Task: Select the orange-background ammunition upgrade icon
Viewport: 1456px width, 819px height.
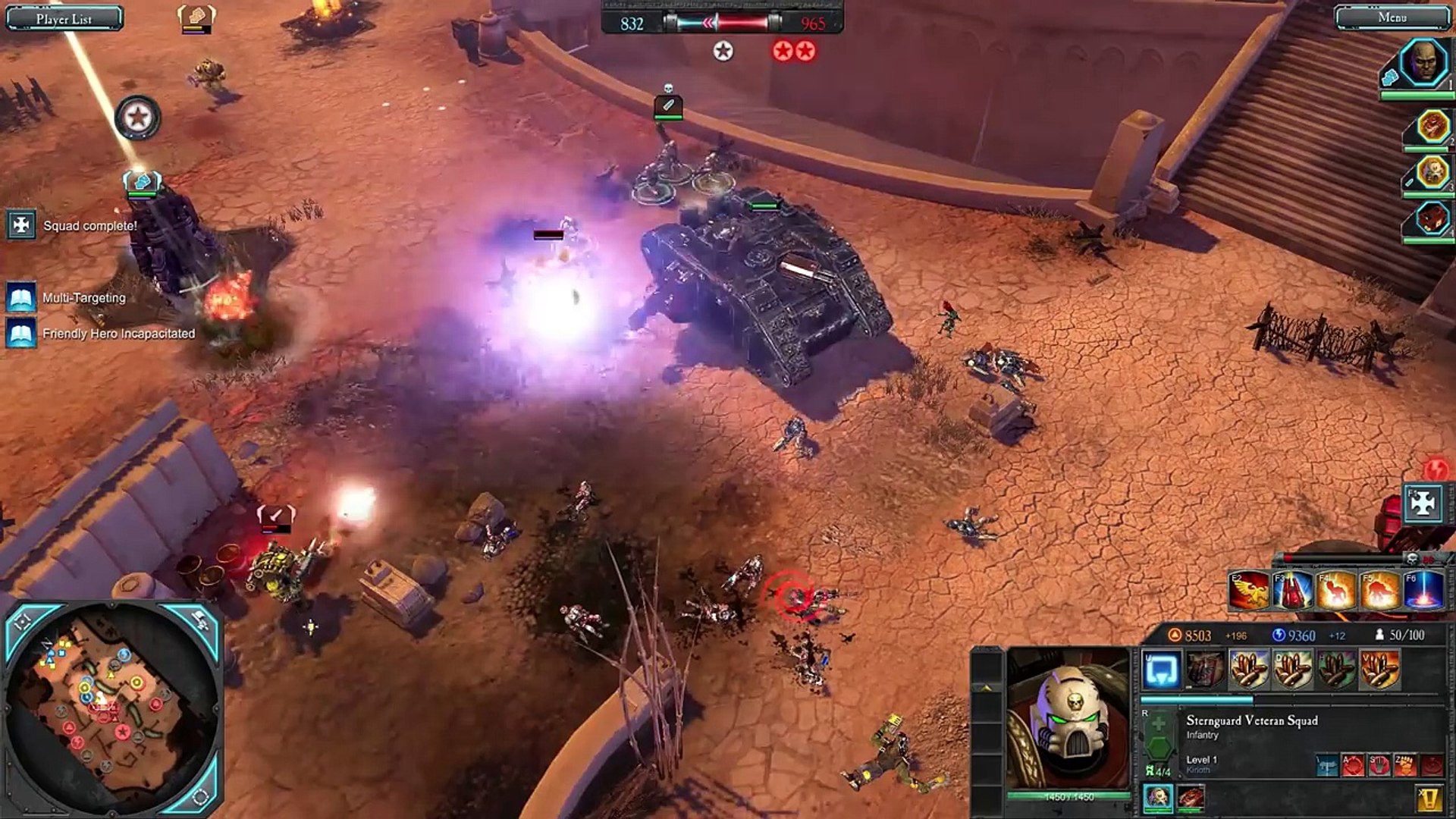Action: (1379, 670)
